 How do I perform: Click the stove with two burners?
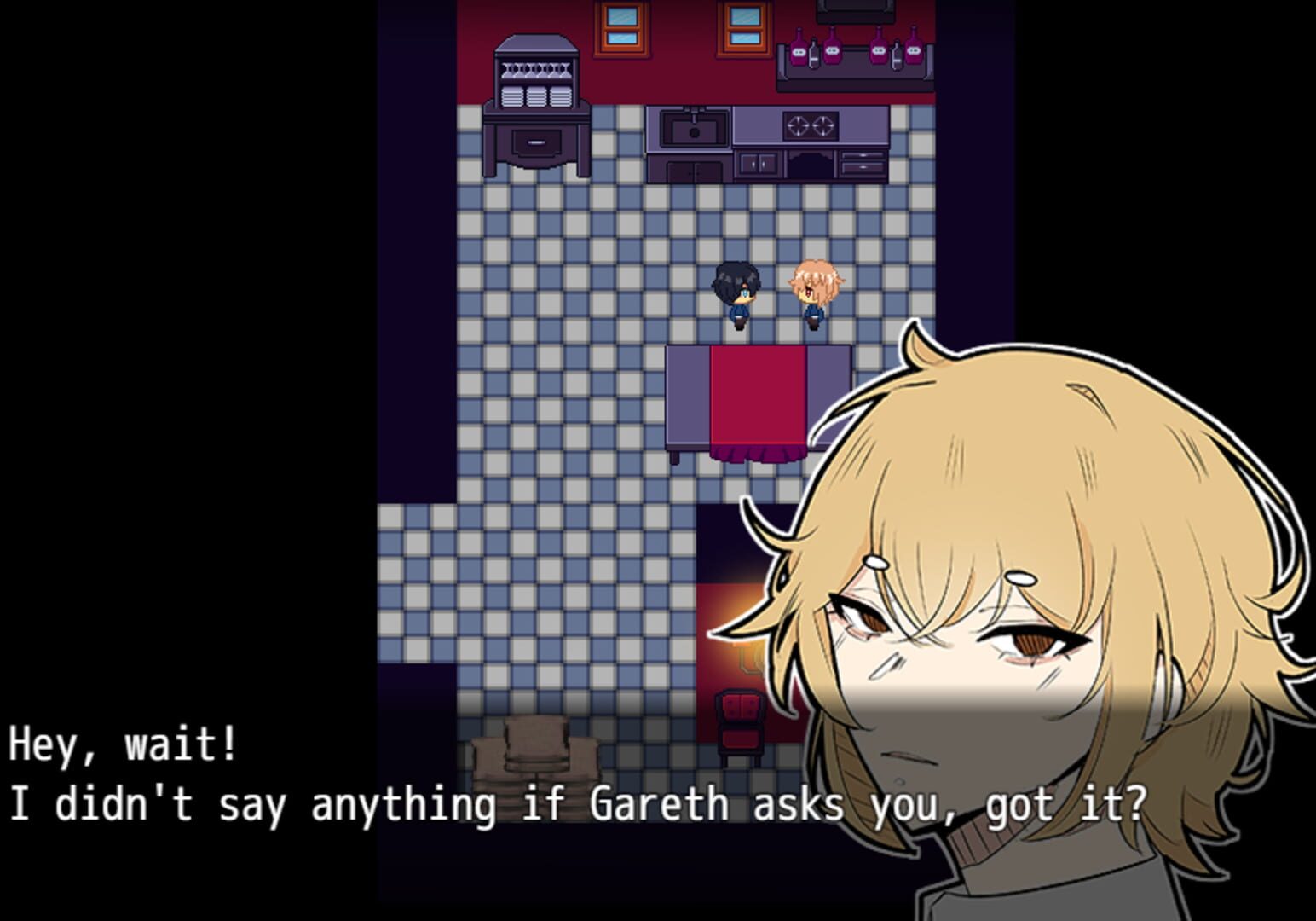tap(810, 124)
